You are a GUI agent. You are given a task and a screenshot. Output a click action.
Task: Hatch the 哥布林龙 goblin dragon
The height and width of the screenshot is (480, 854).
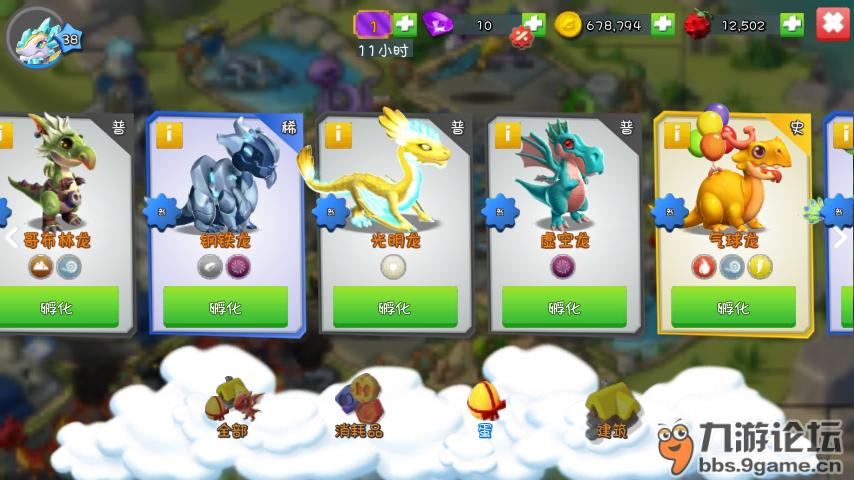(59, 307)
